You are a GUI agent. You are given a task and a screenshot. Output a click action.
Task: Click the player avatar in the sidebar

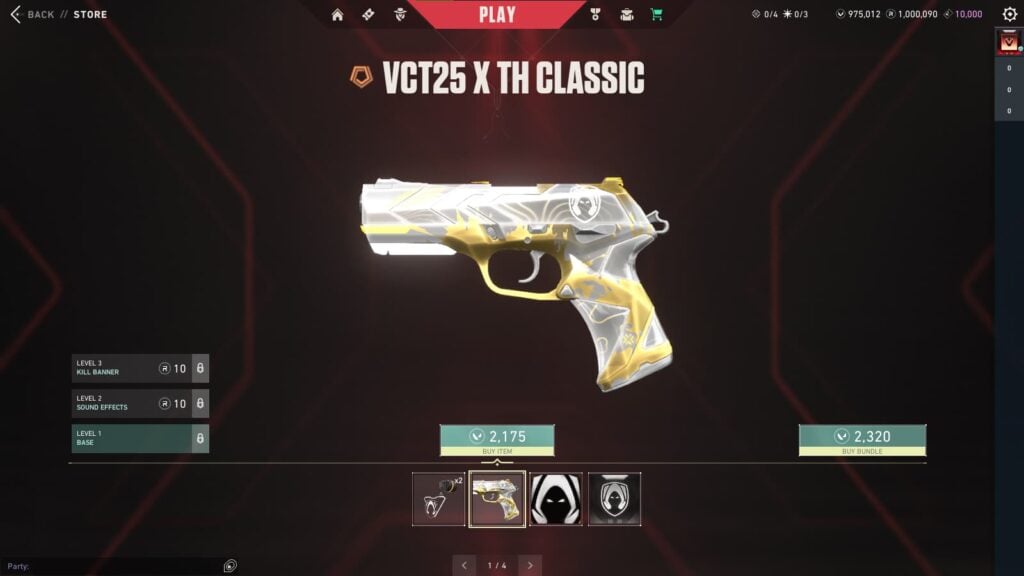[1008, 42]
